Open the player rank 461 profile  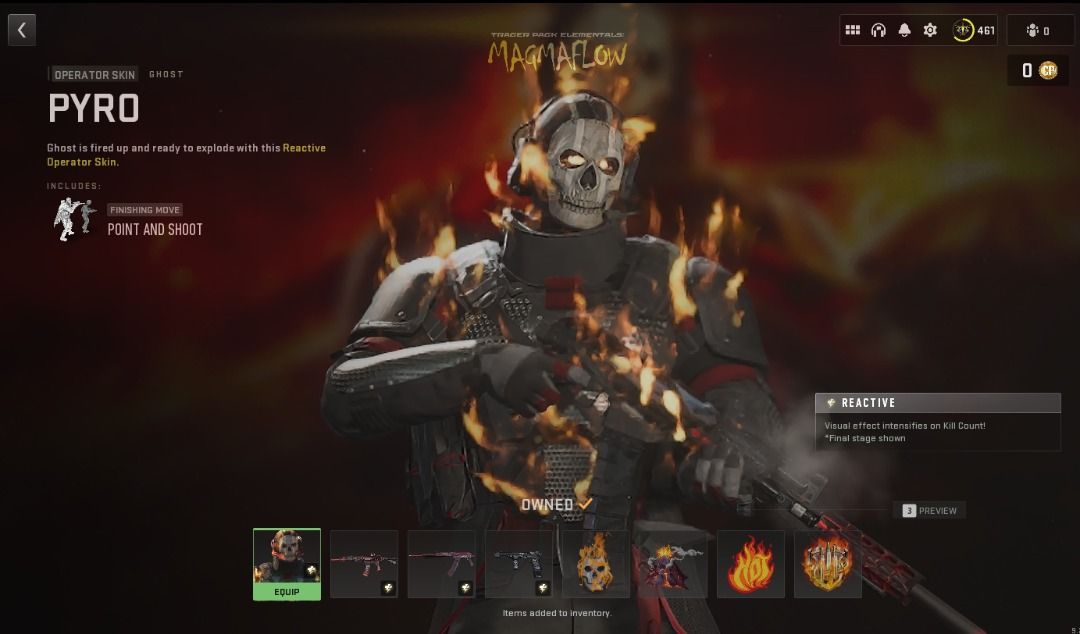click(974, 30)
